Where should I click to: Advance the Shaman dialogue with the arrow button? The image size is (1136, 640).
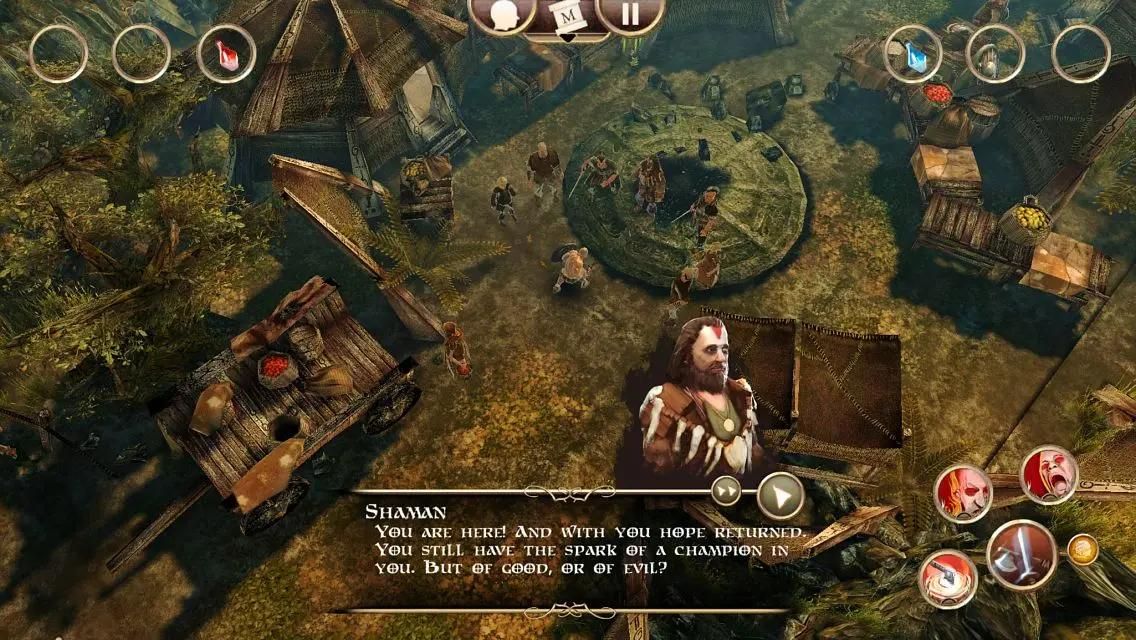pos(781,494)
